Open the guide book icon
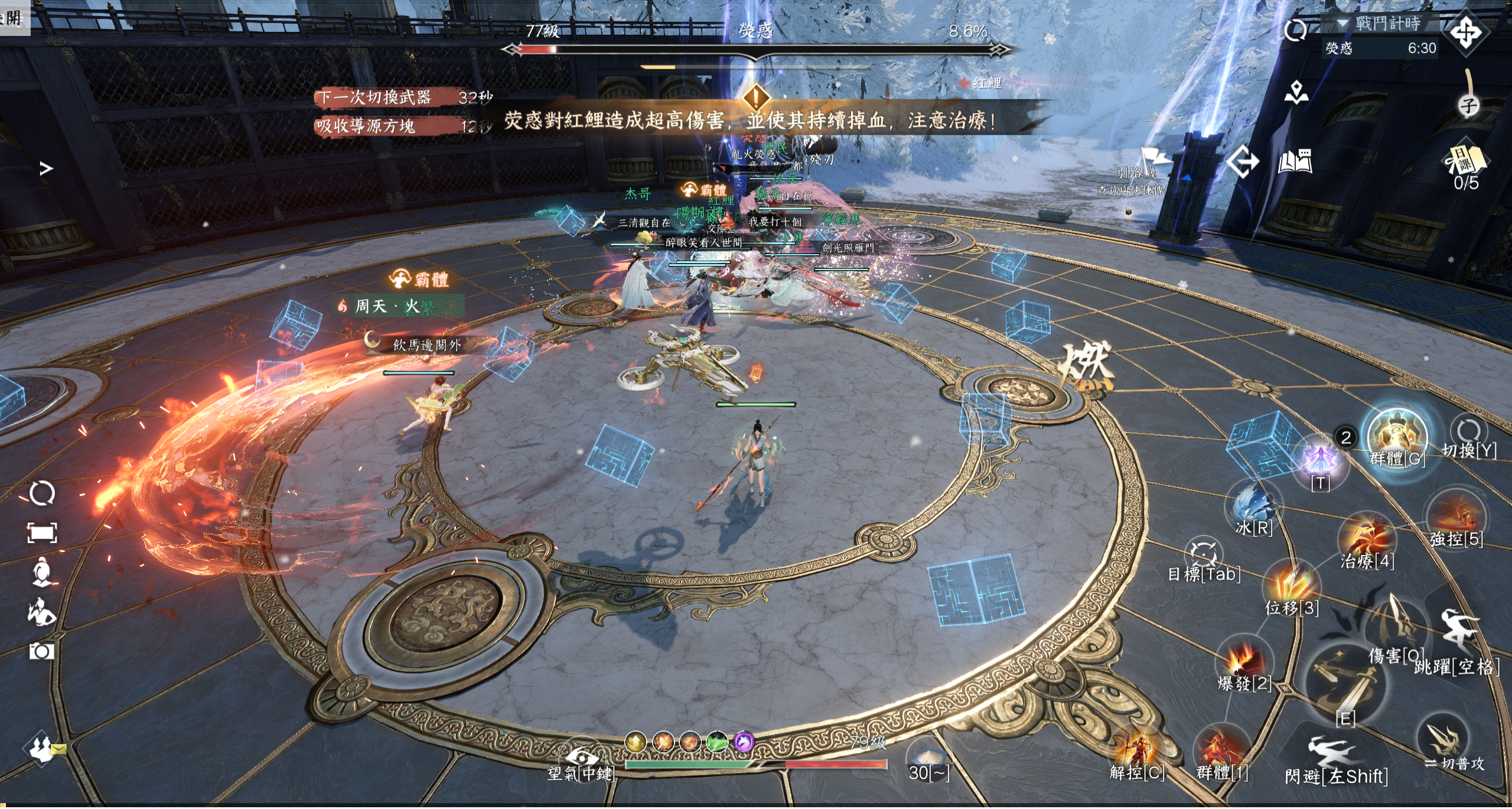1512x809 pixels. point(1295,161)
